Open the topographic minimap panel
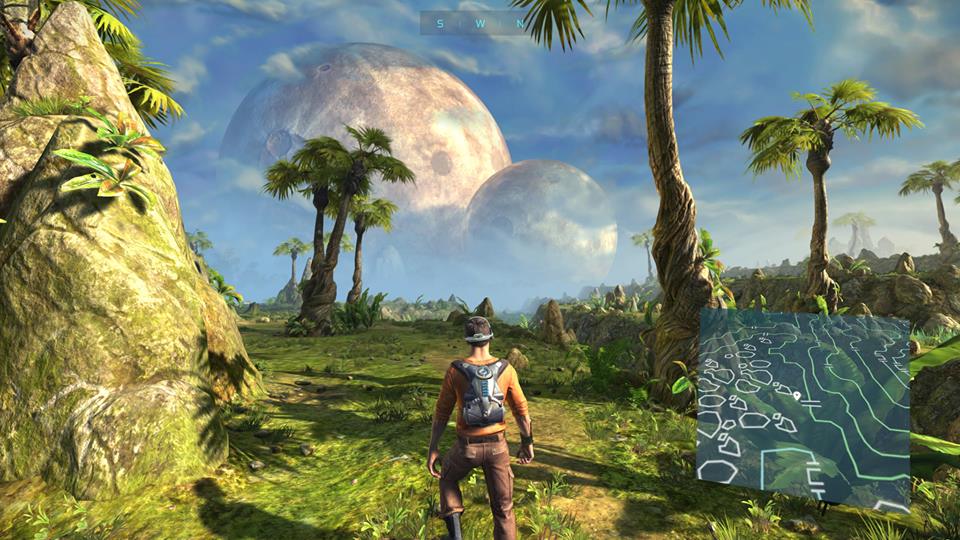The height and width of the screenshot is (540, 960). (803, 410)
